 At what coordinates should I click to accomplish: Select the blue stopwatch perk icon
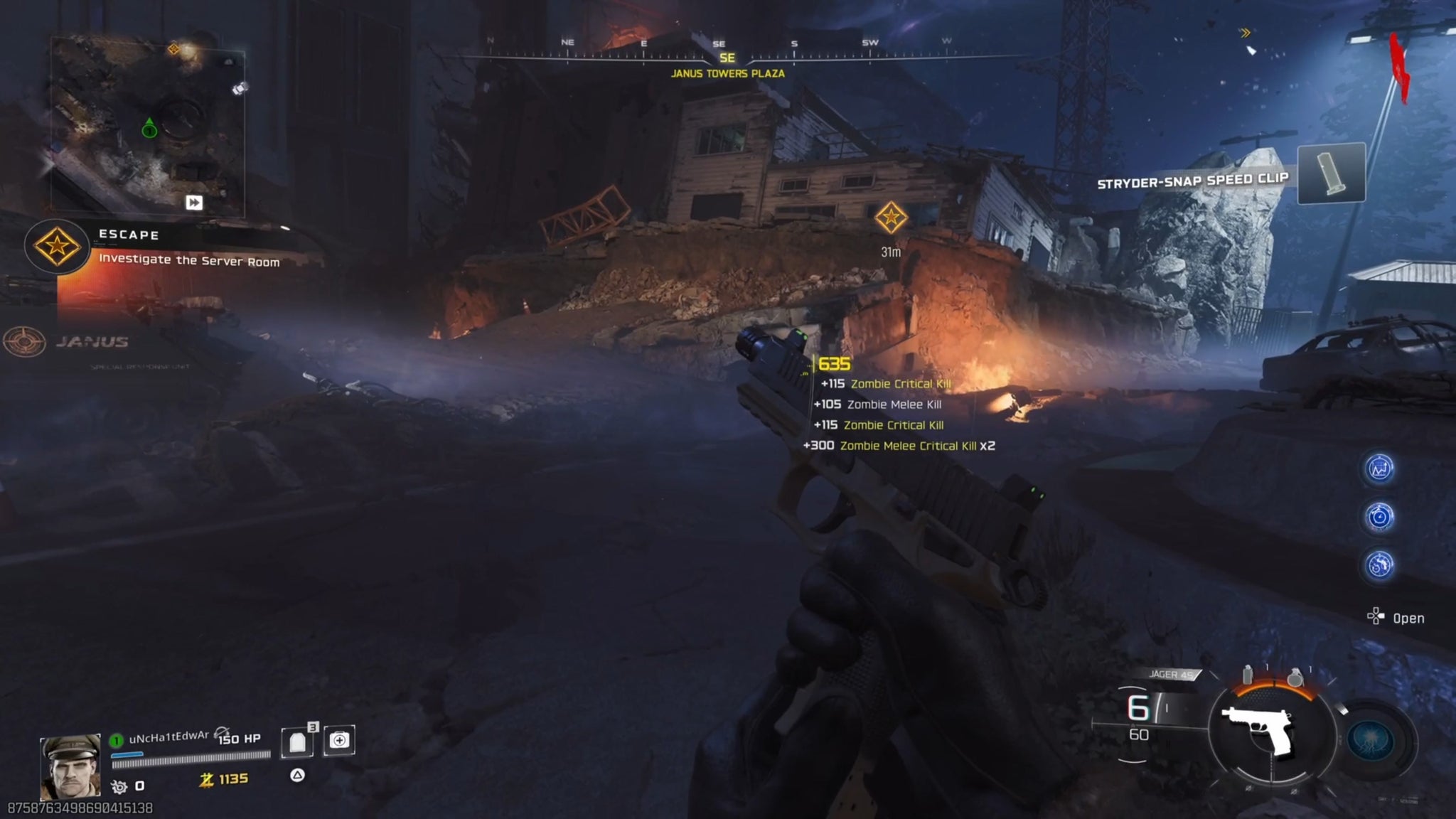1380,517
